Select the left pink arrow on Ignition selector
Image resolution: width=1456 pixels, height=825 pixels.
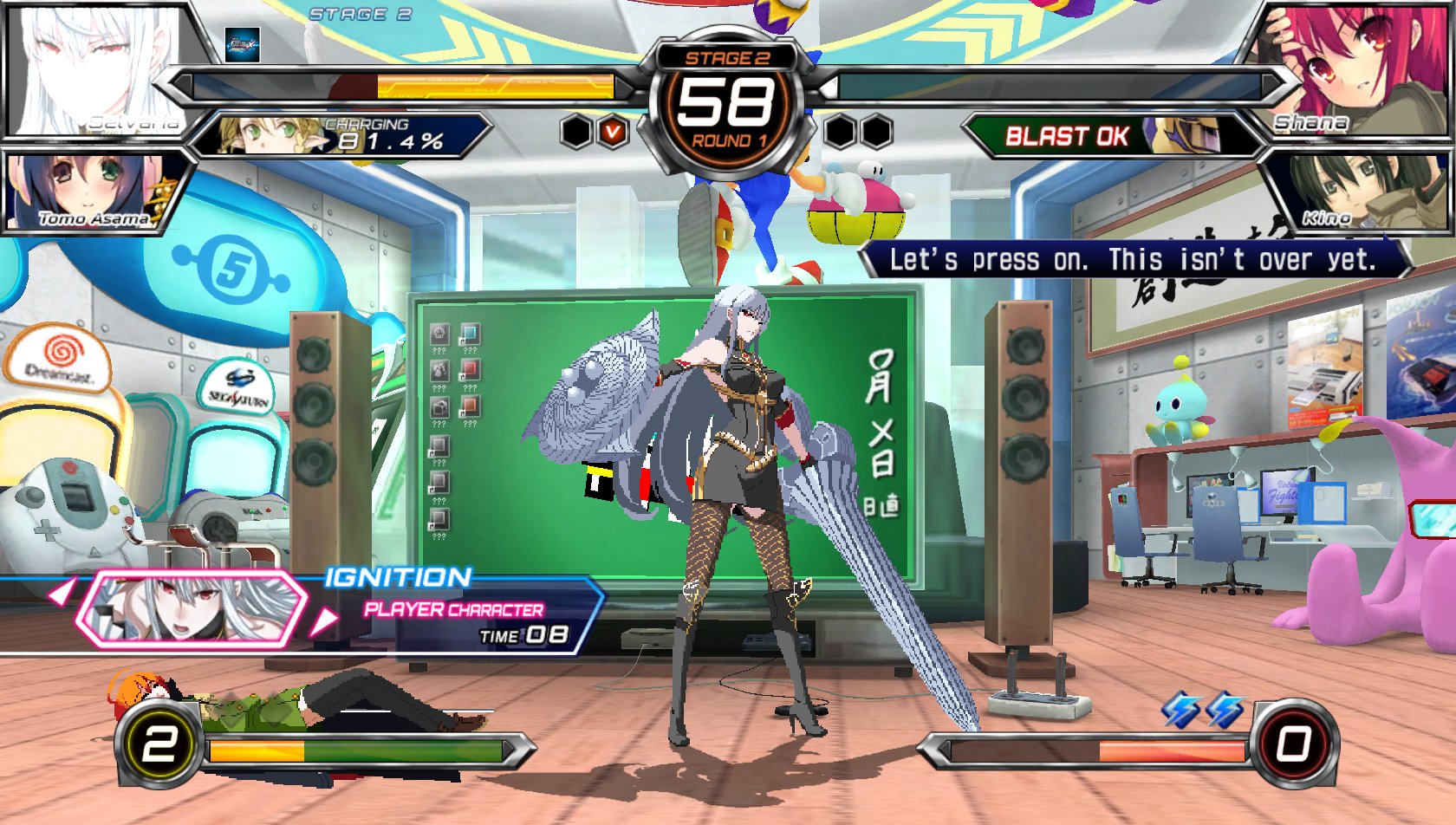click(61, 594)
